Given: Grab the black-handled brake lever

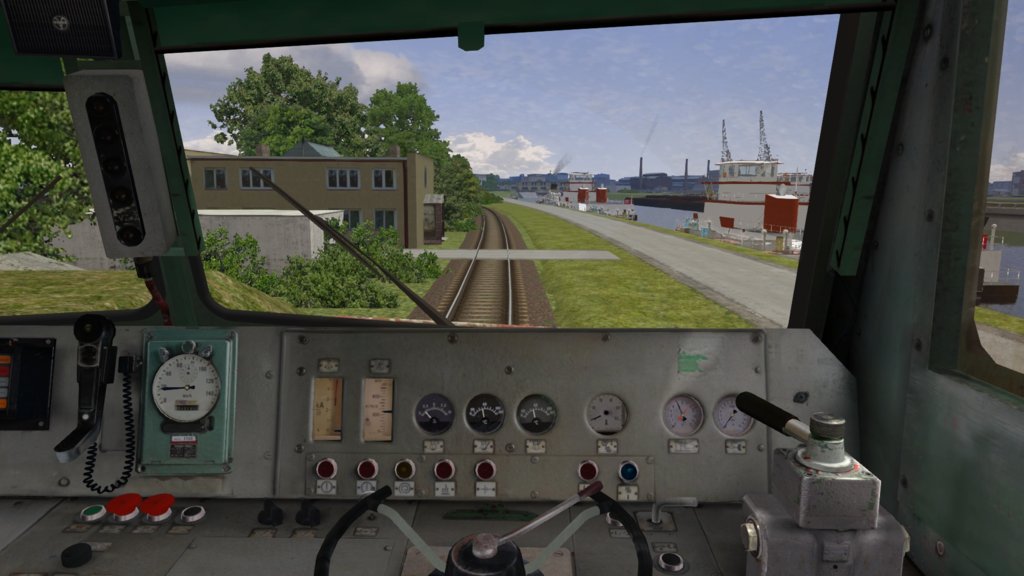Looking at the screenshot, I should (770, 414).
